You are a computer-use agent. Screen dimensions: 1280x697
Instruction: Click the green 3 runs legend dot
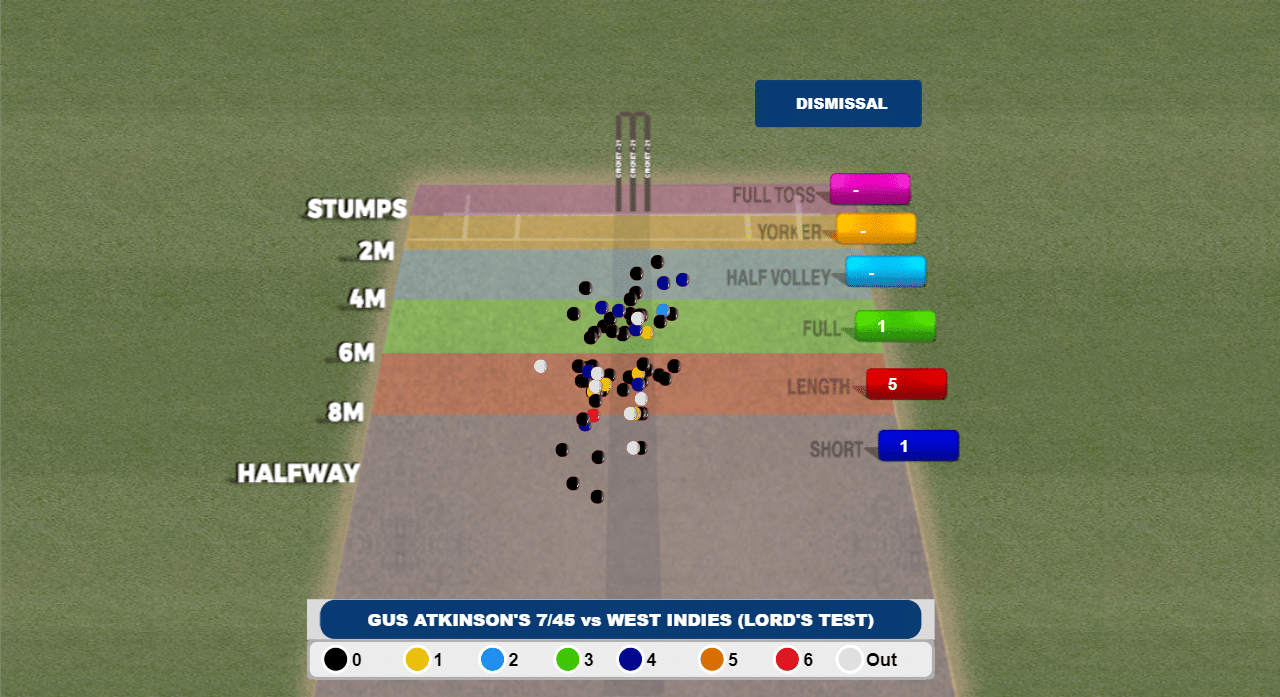[x=568, y=660]
